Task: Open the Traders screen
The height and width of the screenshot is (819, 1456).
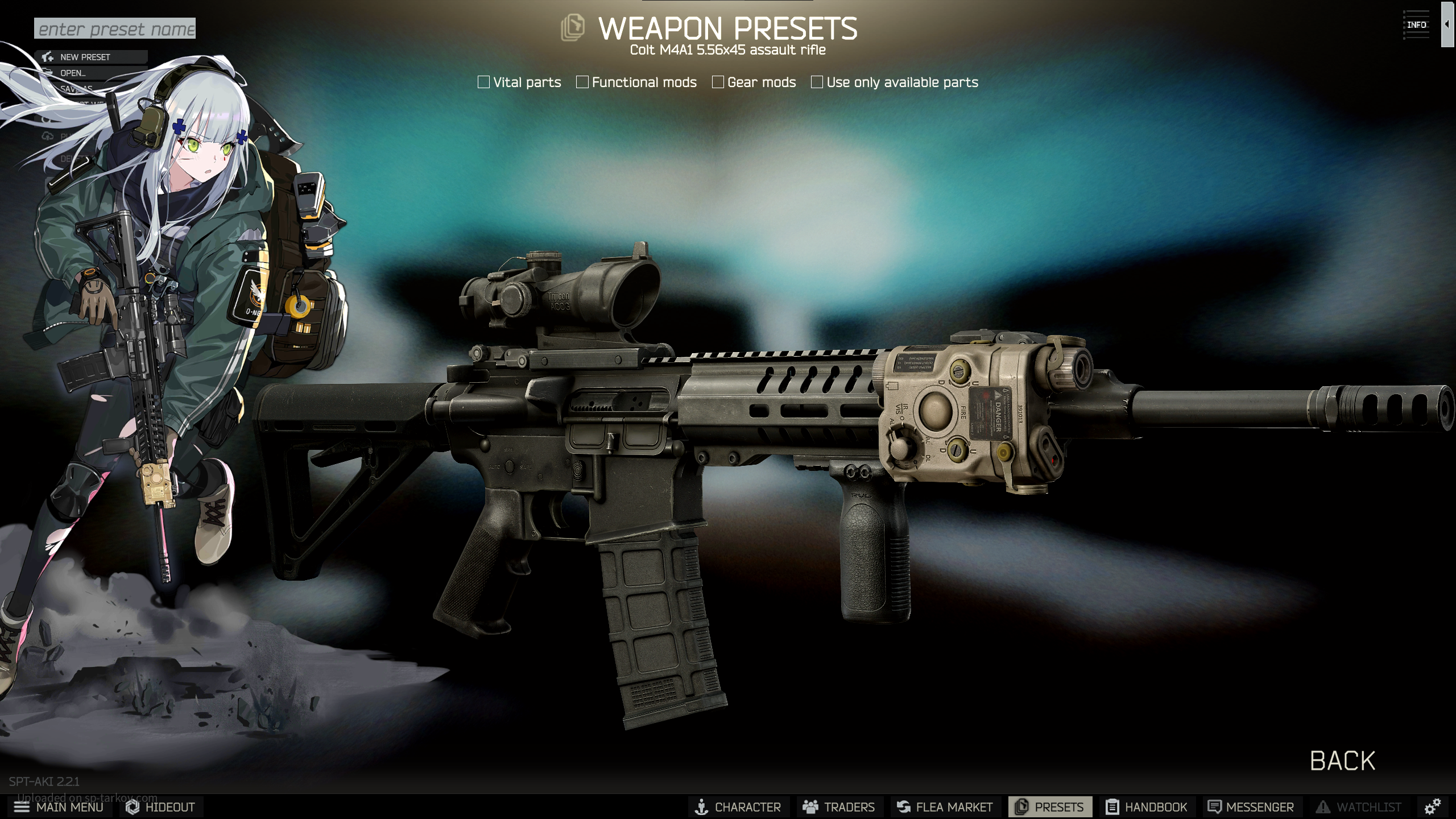Action: click(839, 807)
